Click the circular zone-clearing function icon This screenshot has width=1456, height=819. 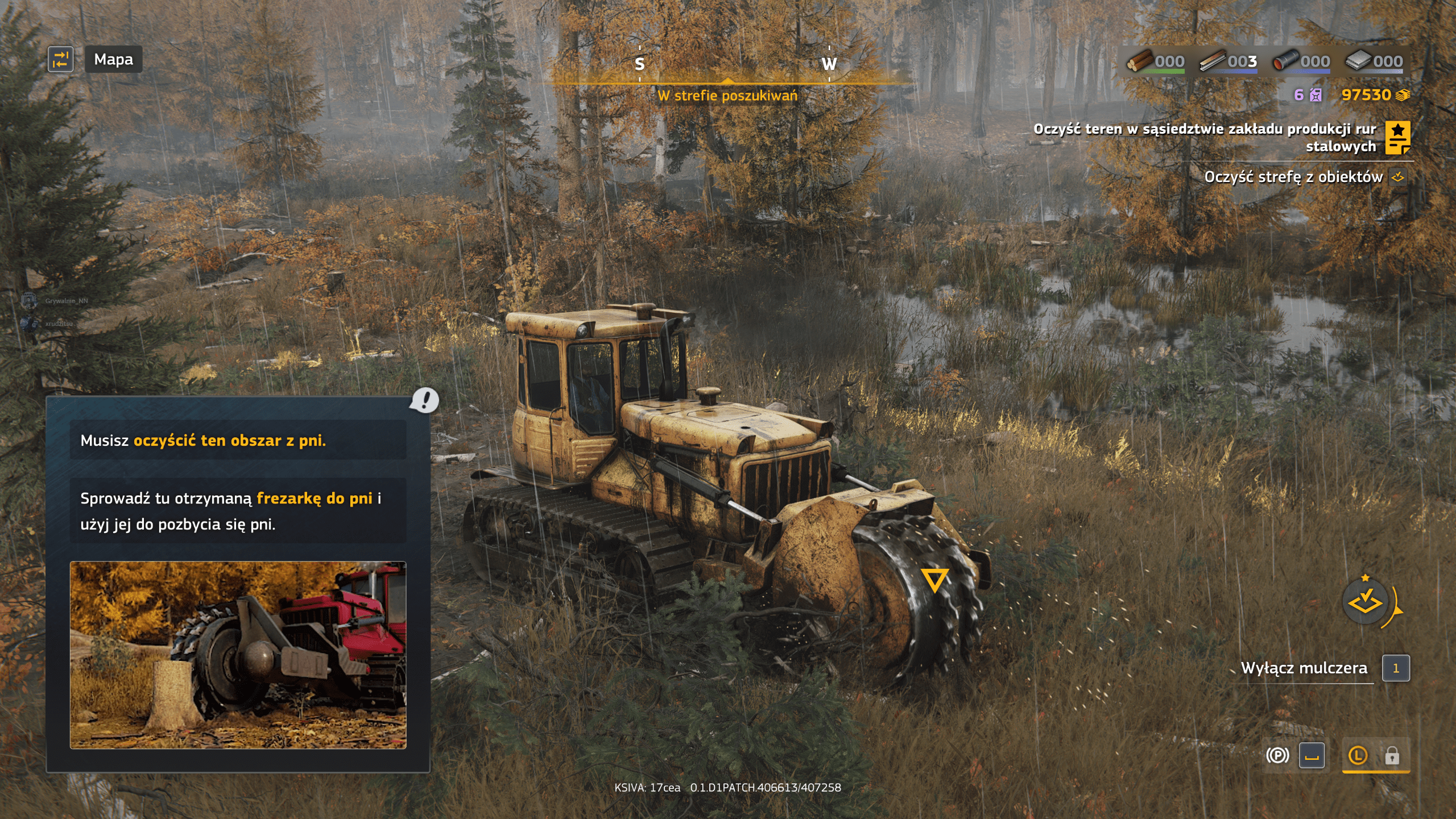point(1365,602)
